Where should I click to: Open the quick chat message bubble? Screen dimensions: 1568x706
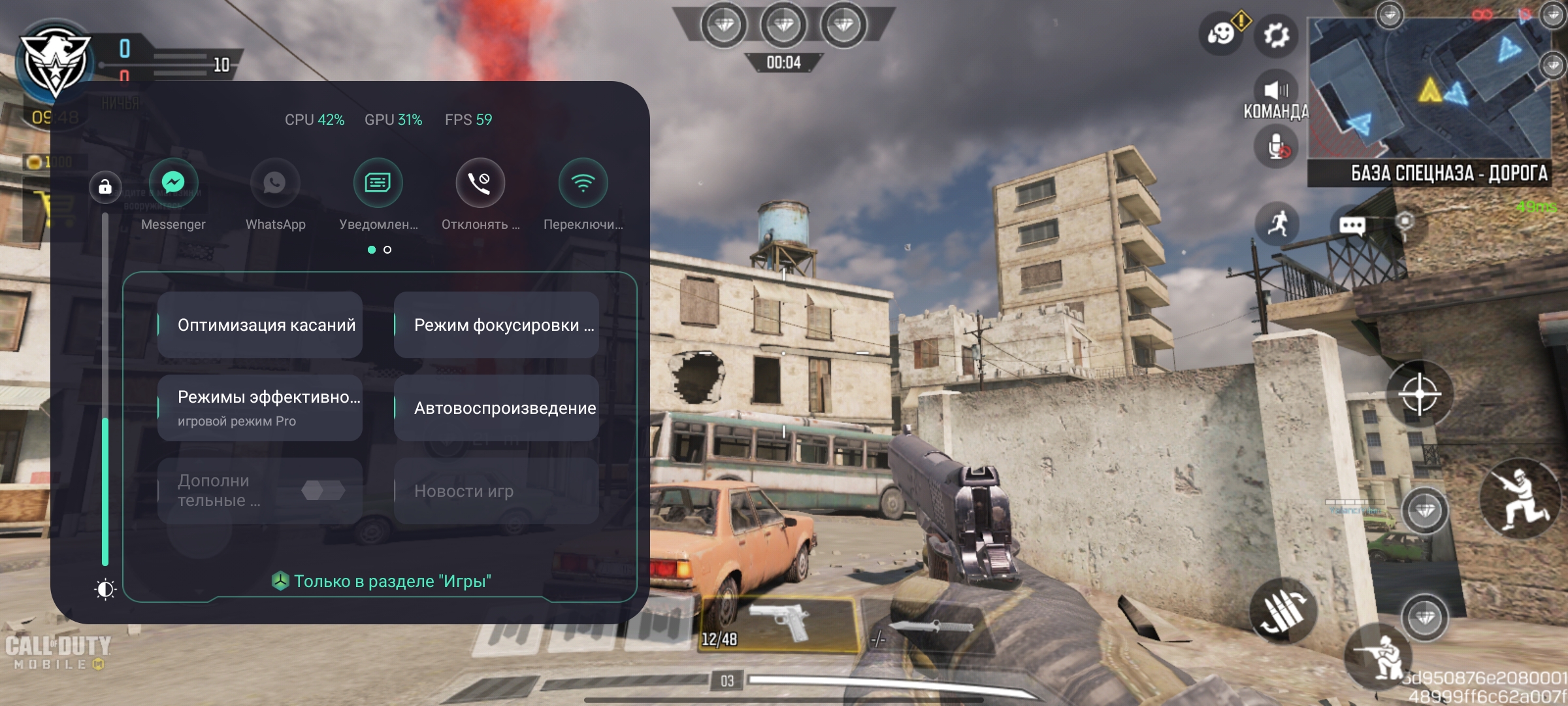1352,226
